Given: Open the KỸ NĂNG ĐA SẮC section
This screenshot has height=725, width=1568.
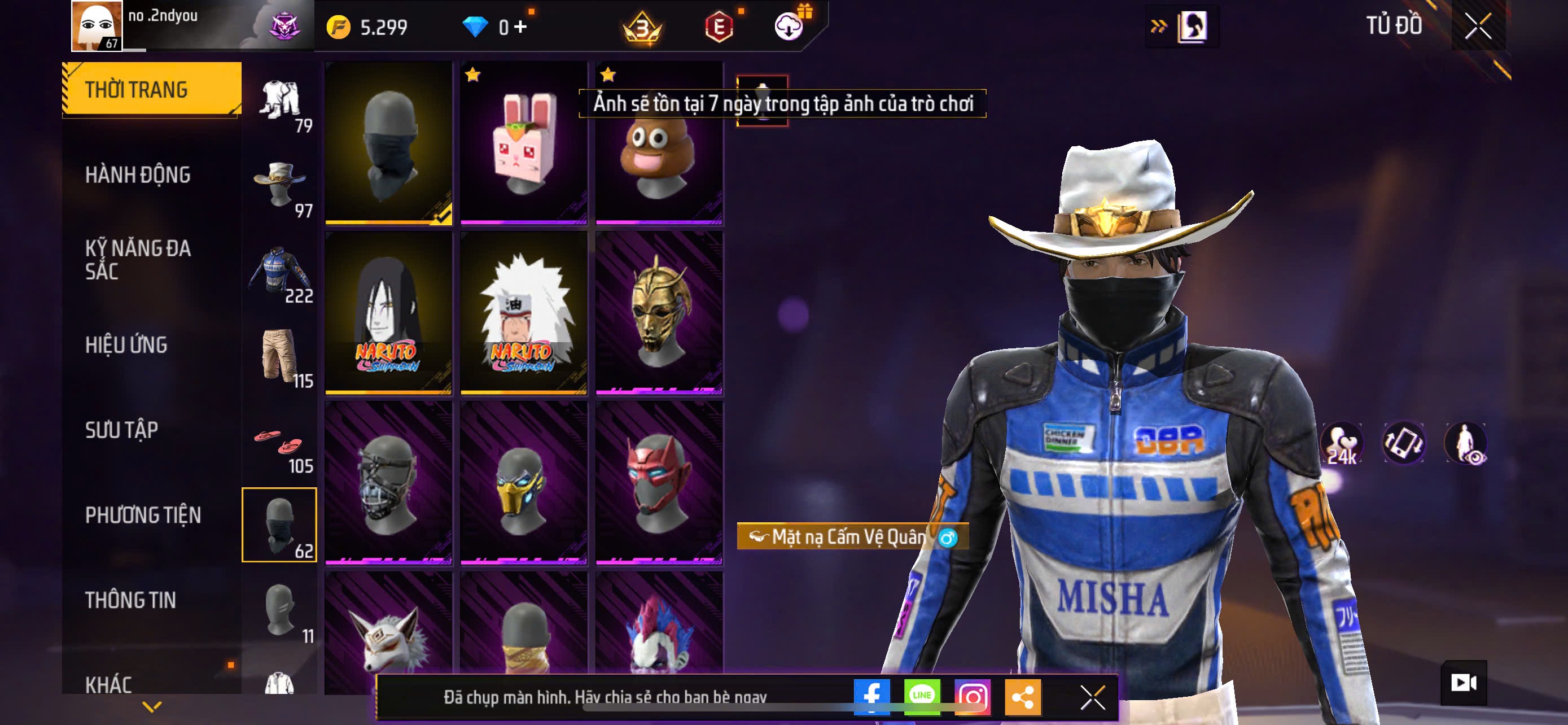Looking at the screenshot, I should 138,260.
